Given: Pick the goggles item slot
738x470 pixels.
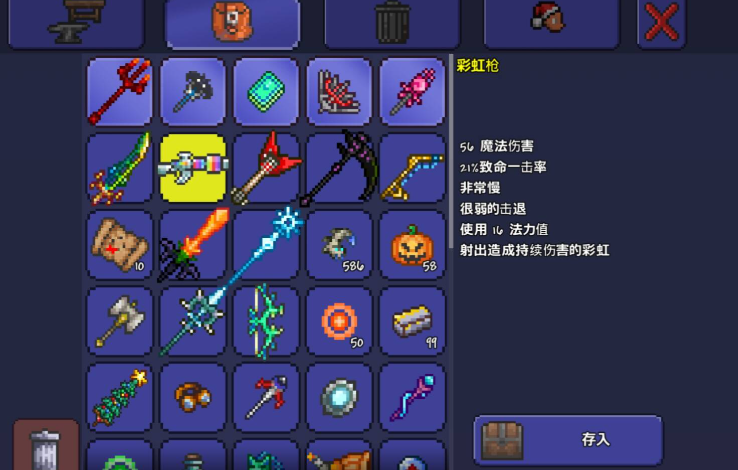Looking at the screenshot, I should click(x=193, y=396).
